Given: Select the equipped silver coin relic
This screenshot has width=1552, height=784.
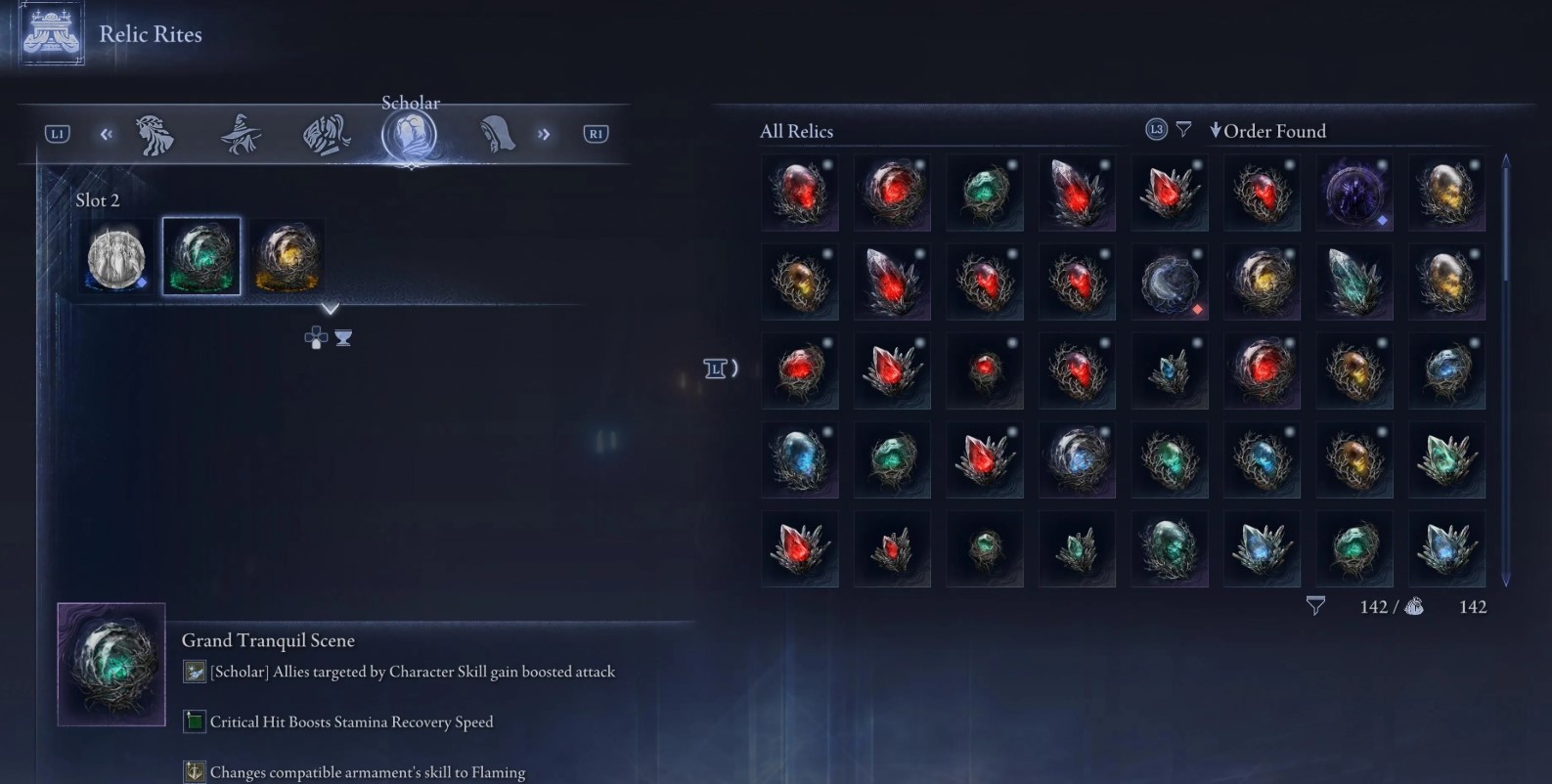Looking at the screenshot, I should [x=116, y=257].
